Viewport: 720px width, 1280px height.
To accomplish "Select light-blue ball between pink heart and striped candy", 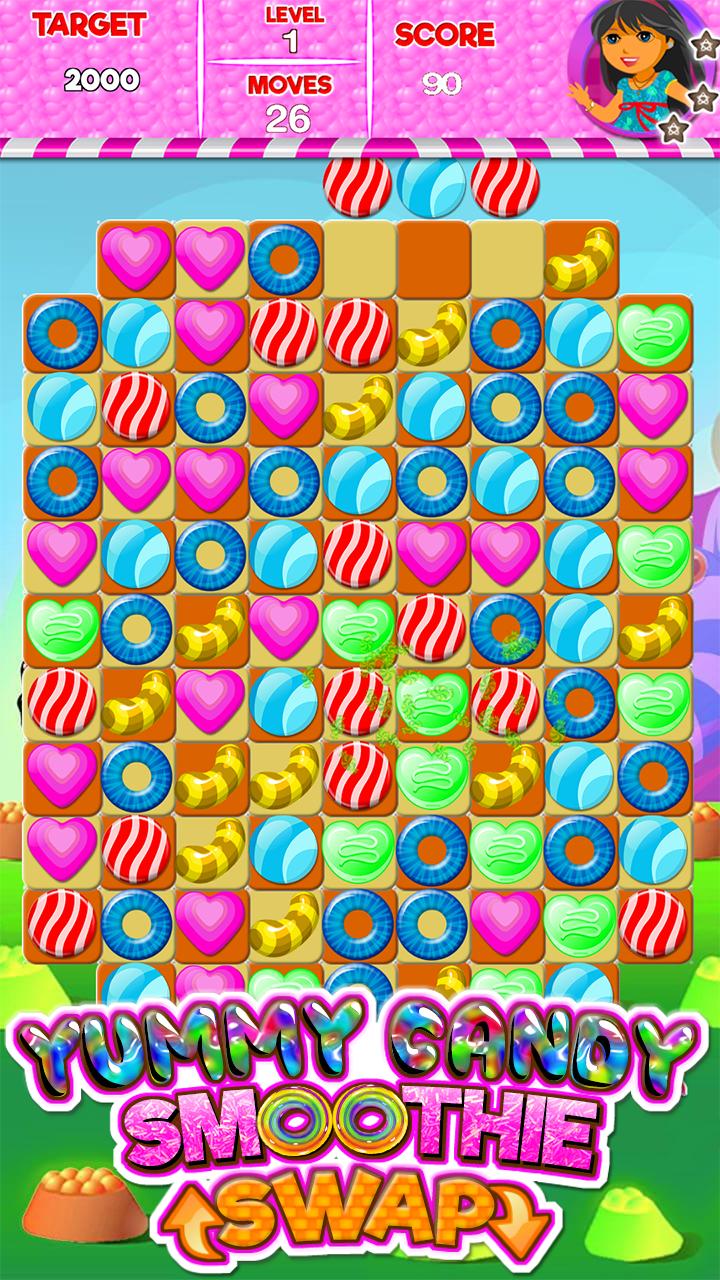I will click(284, 698).
